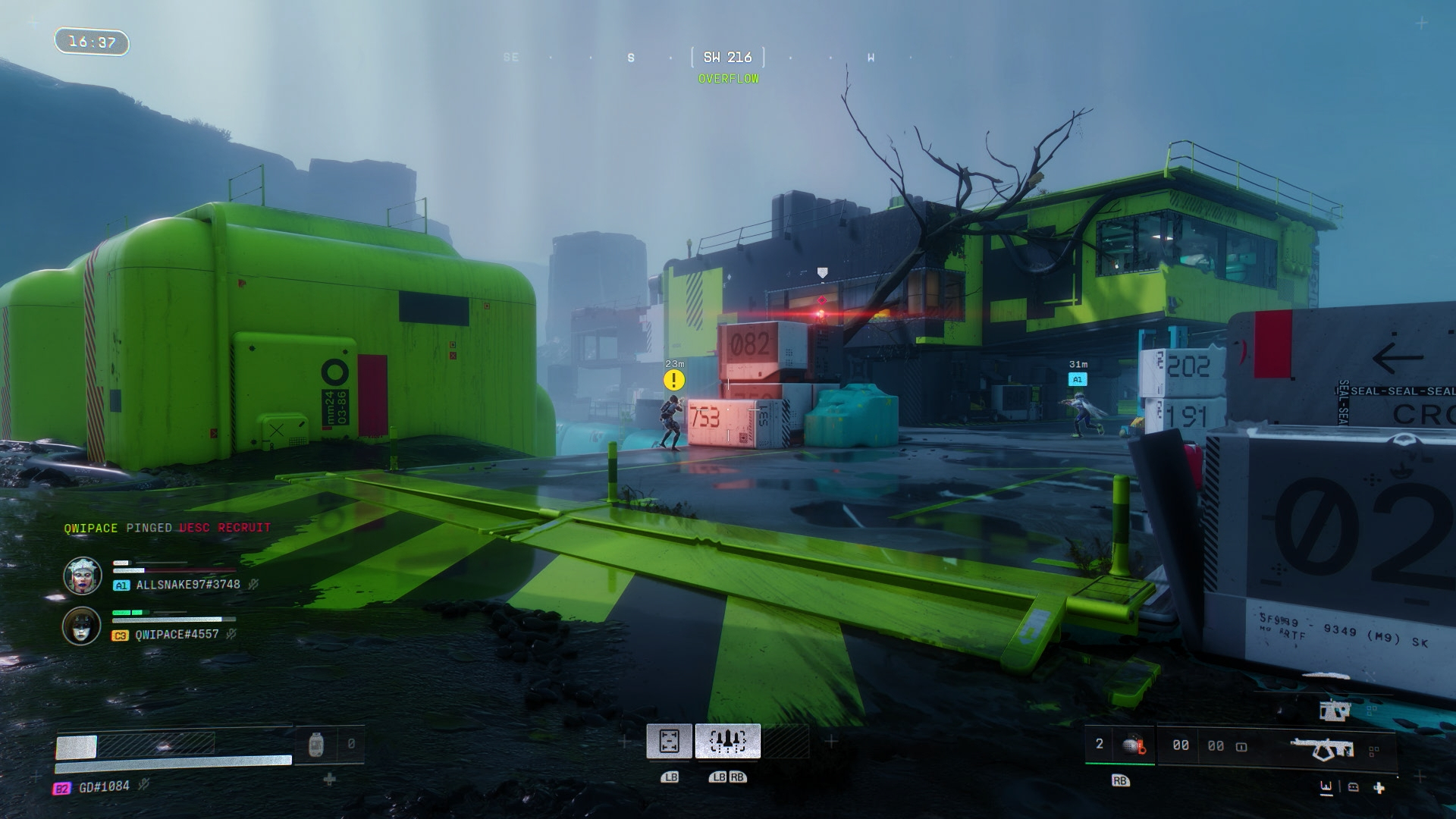Click the A1 teammate marker tag
The width and height of the screenshot is (1456, 819).
click(x=1077, y=379)
